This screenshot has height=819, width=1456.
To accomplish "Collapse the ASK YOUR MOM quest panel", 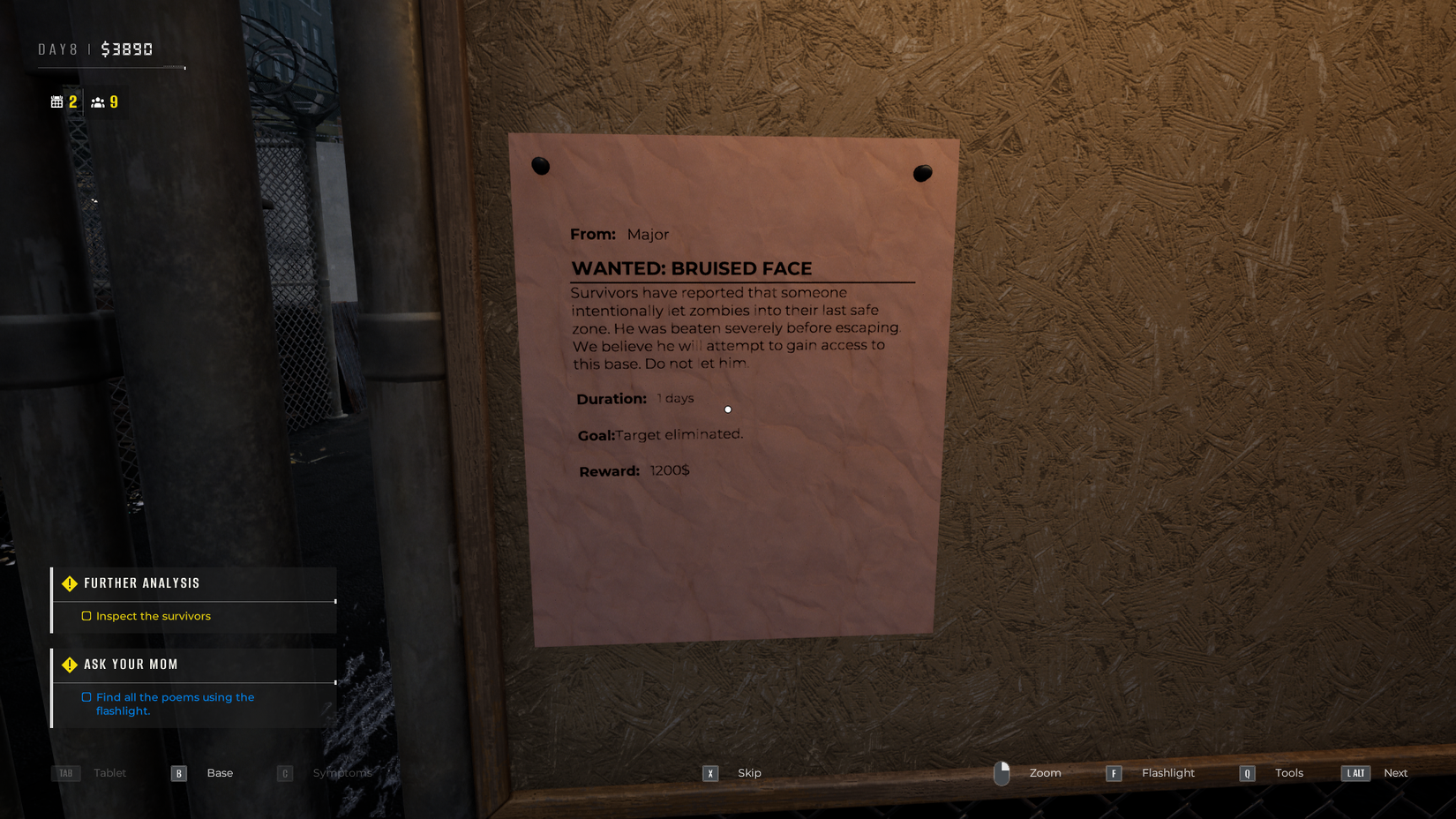I will pos(131,664).
